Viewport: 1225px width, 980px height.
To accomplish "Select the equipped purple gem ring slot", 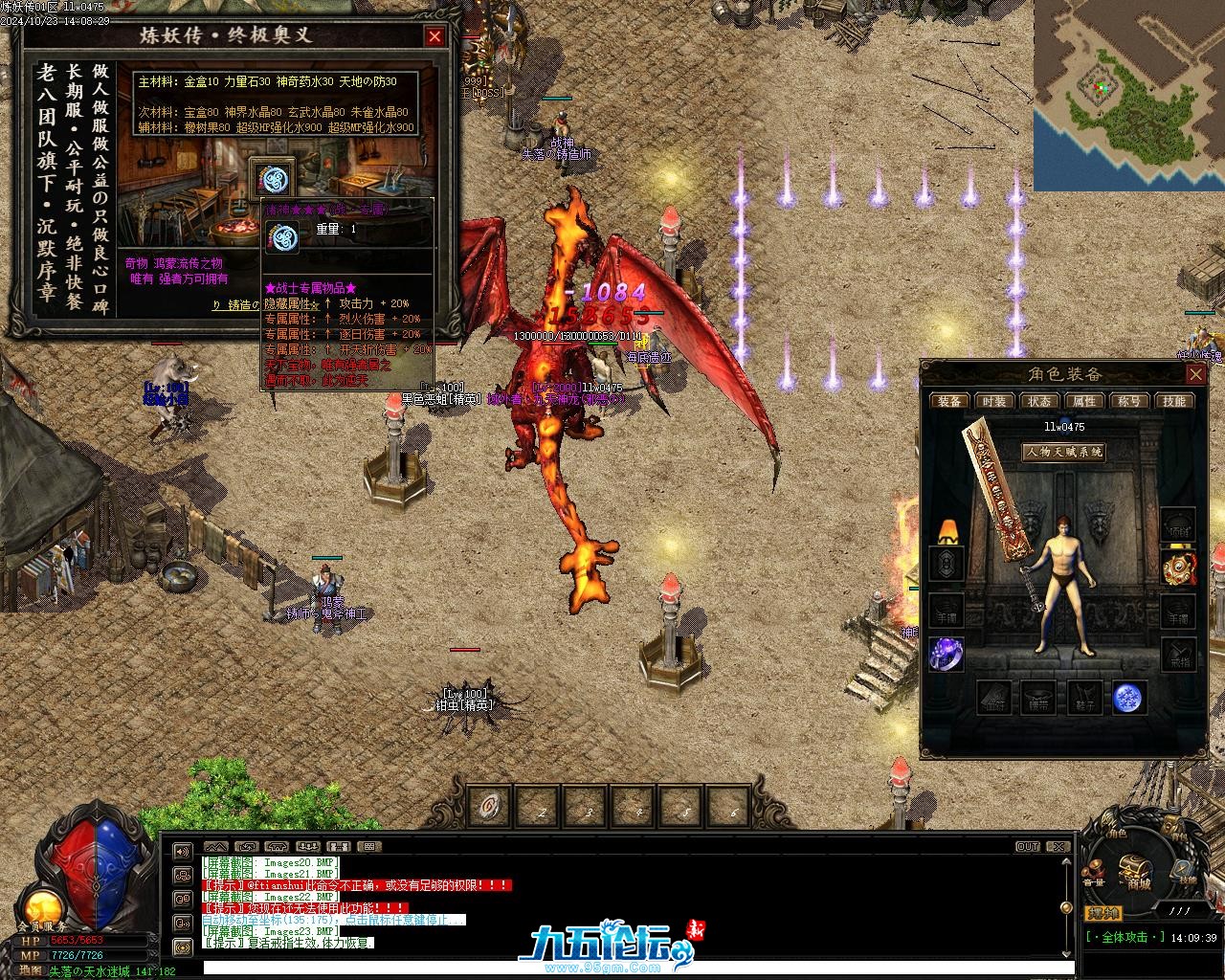I will click(x=947, y=655).
